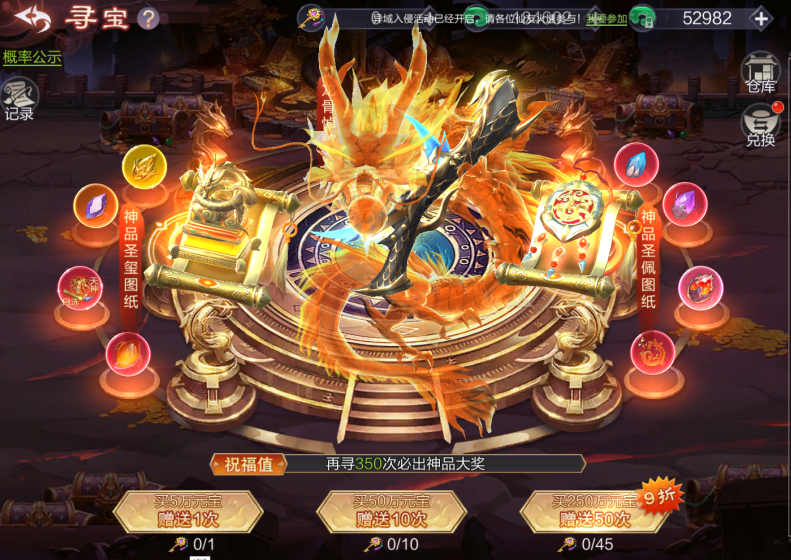Click the 祝福值 blessing value label
The height and width of the screenshot is (560, 791).
(x=249, y=464)
